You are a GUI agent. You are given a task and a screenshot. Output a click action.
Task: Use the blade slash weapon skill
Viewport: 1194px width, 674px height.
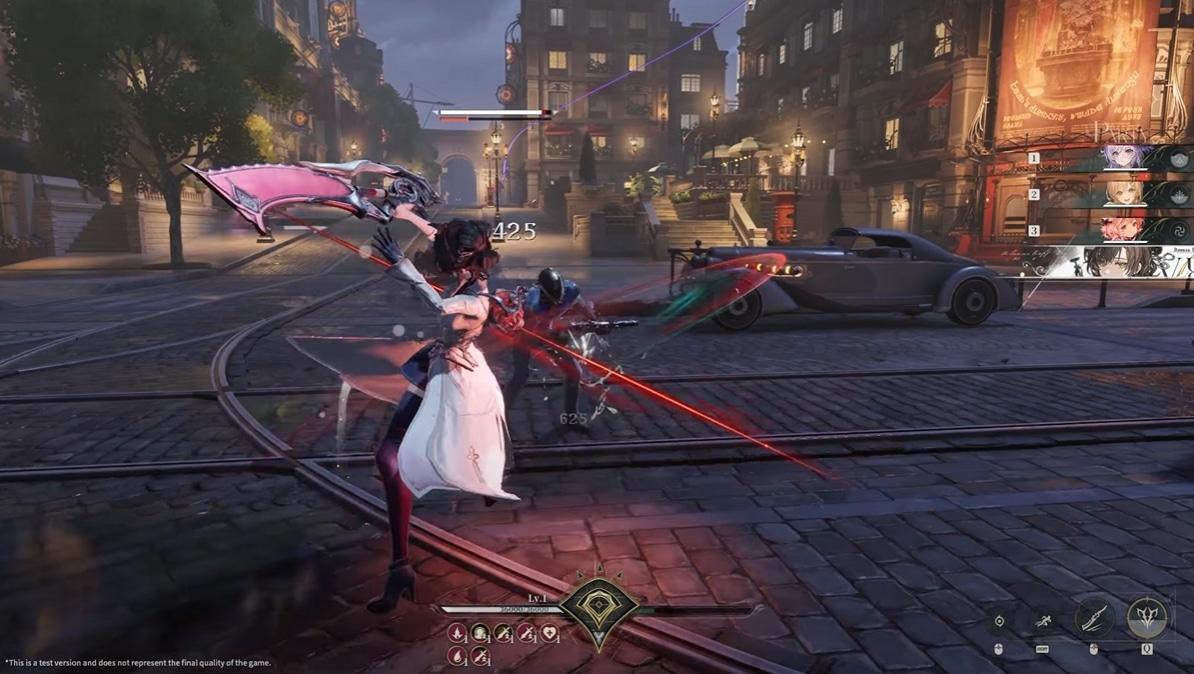[x=1094, y=619]
